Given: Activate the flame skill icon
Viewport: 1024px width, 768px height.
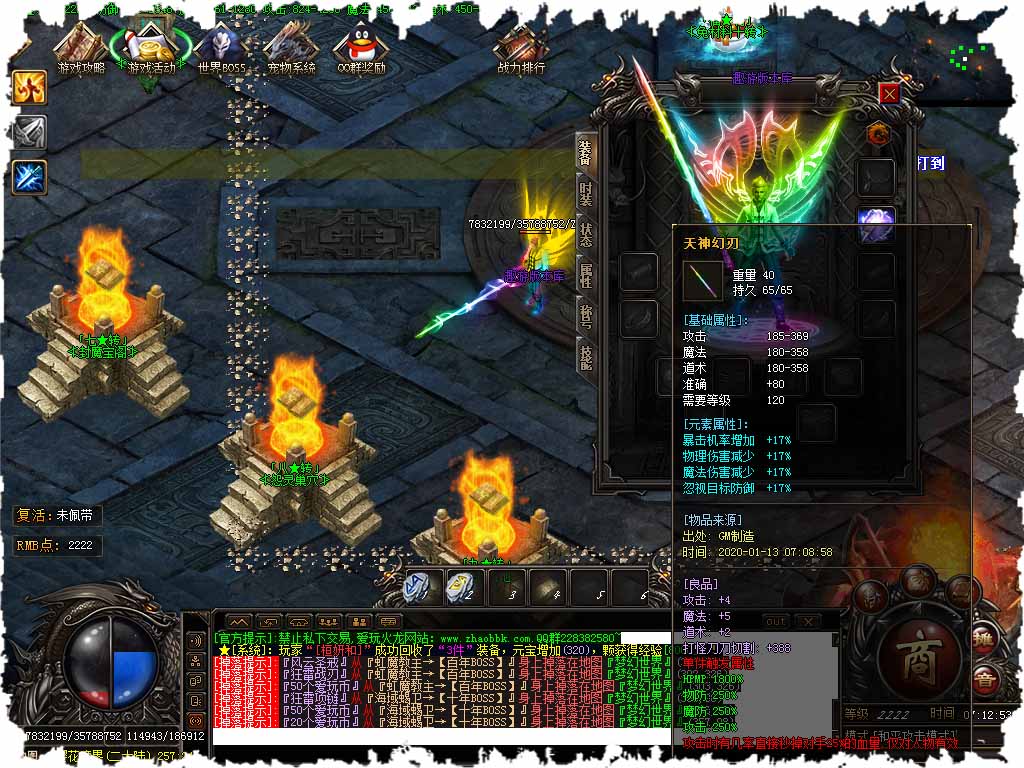Looking at the screenshot, I should pos(29,87).
